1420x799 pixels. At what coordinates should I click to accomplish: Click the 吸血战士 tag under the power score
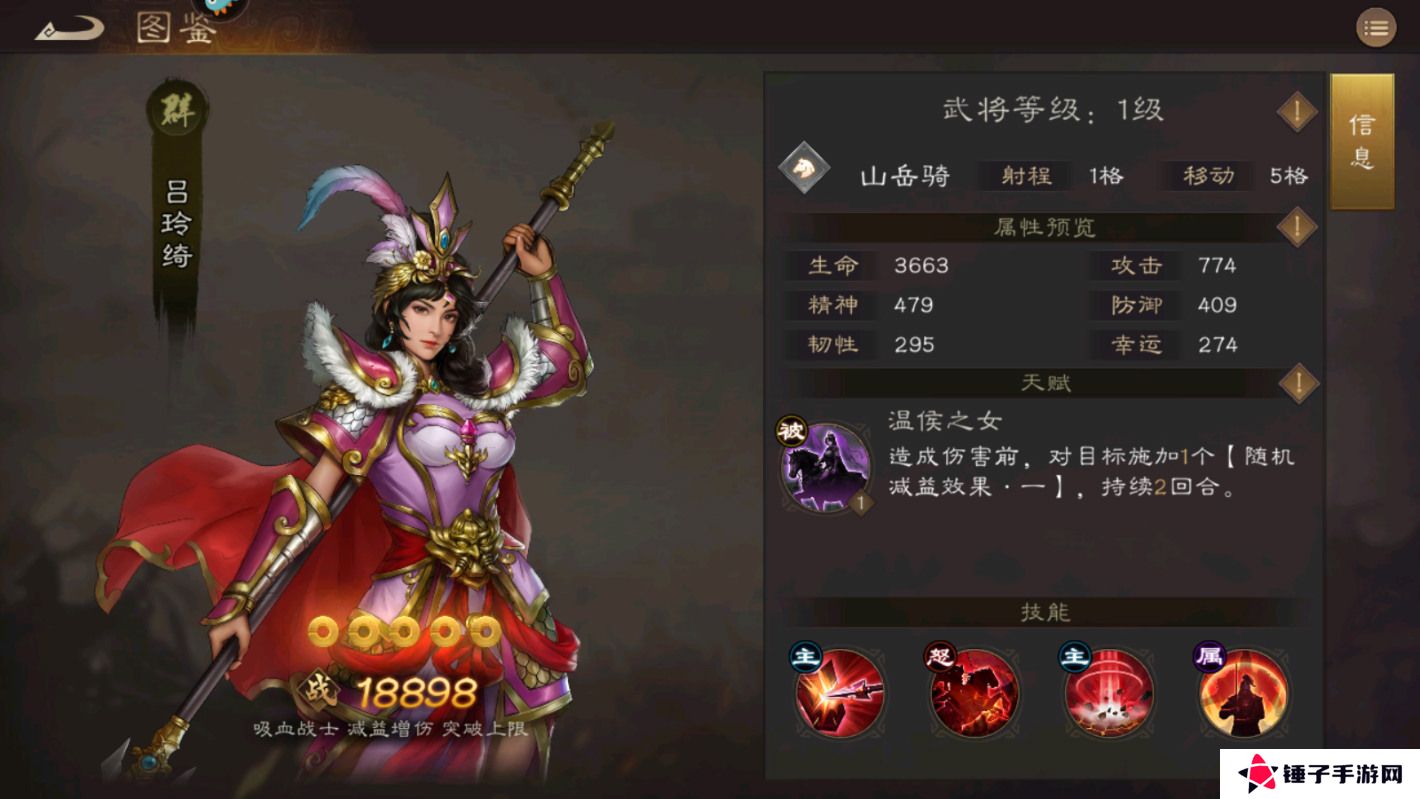pos(299,728)
